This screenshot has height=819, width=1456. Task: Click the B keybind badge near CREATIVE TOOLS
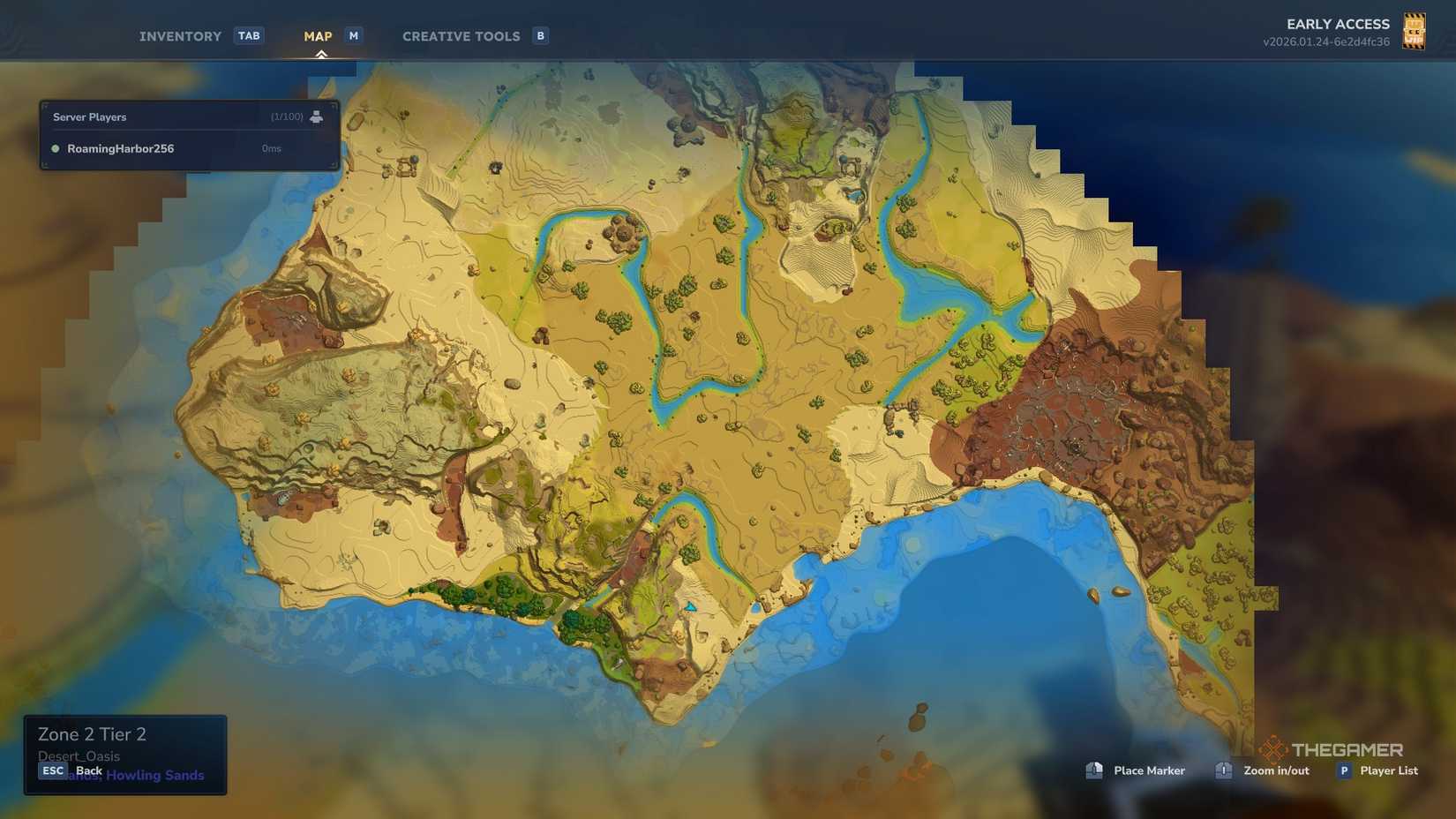click(x=539, y=35)
